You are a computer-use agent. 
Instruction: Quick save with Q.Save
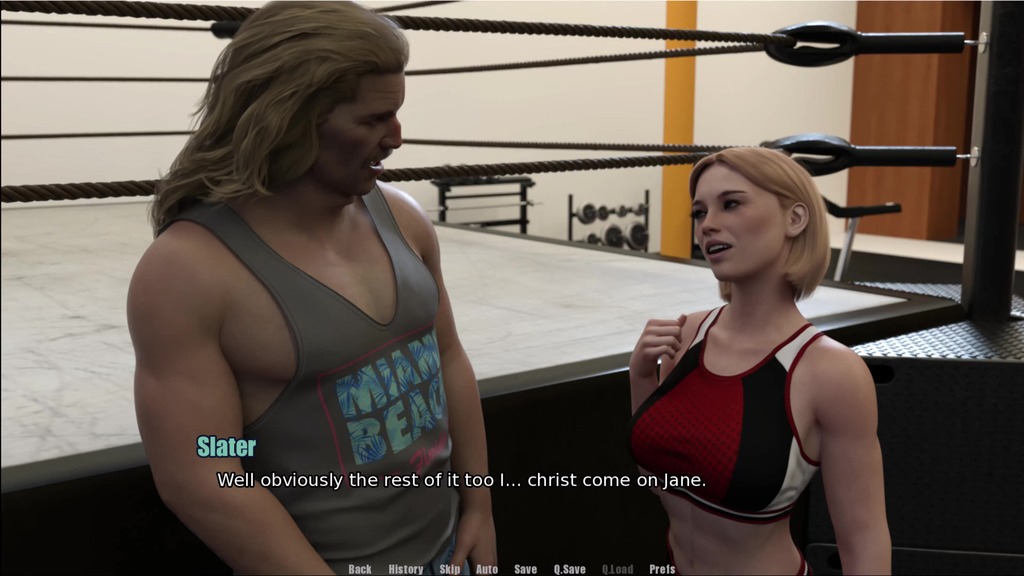click(570, 569)
